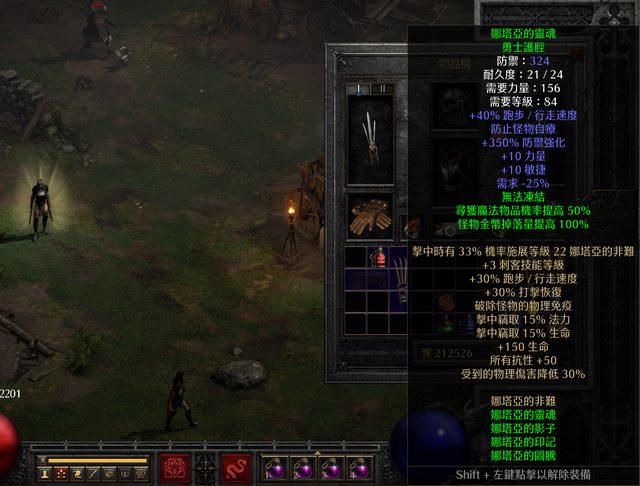The height and width of the screenshot is (486, 640).
Task: Switch to weapon set tab I
Action: tap(357, 89)
